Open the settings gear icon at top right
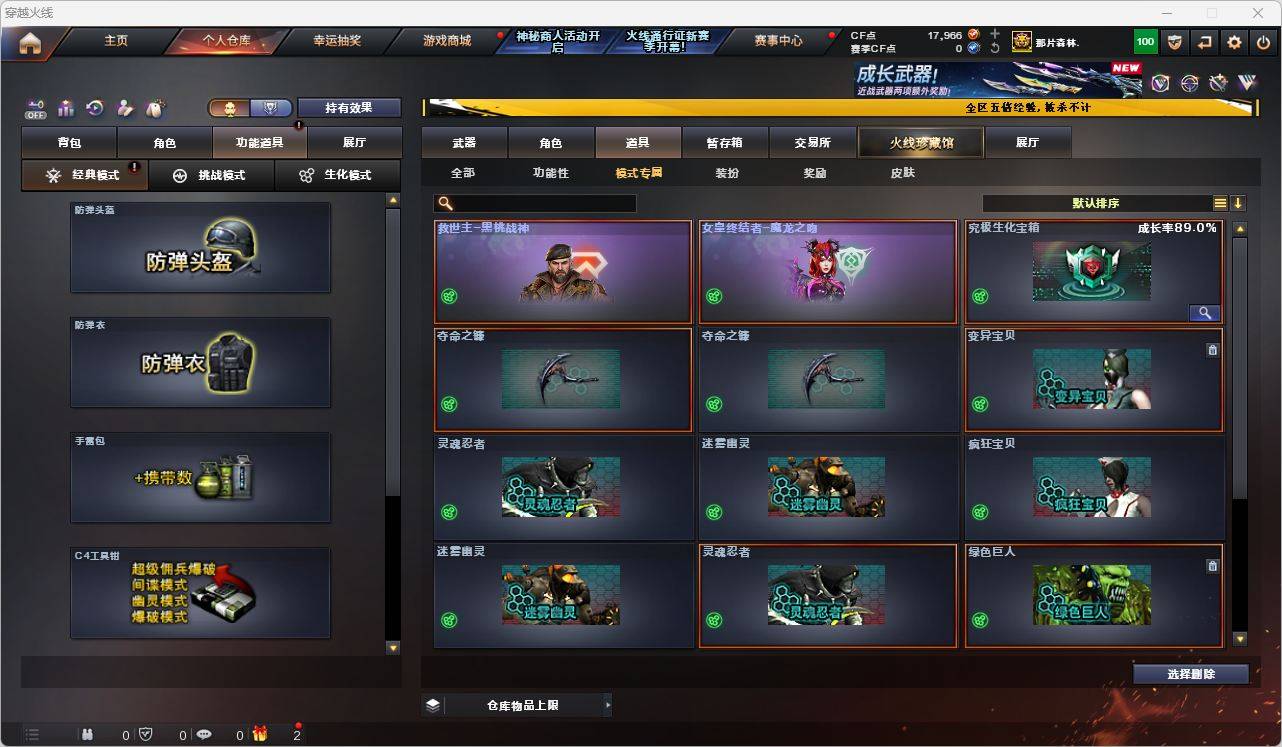 [1233, 42]
